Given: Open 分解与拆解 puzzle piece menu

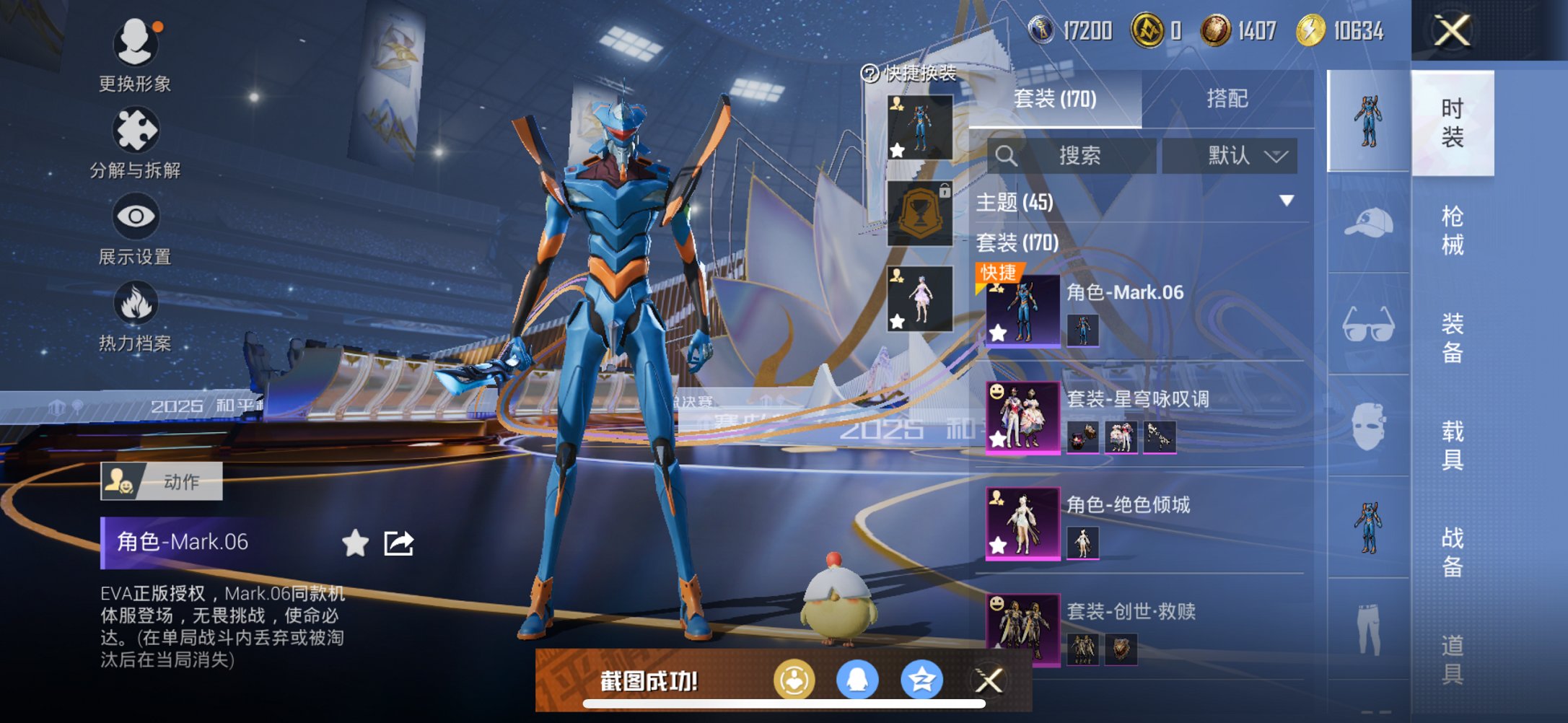Looking at the screenshot, I should [135, 142].
